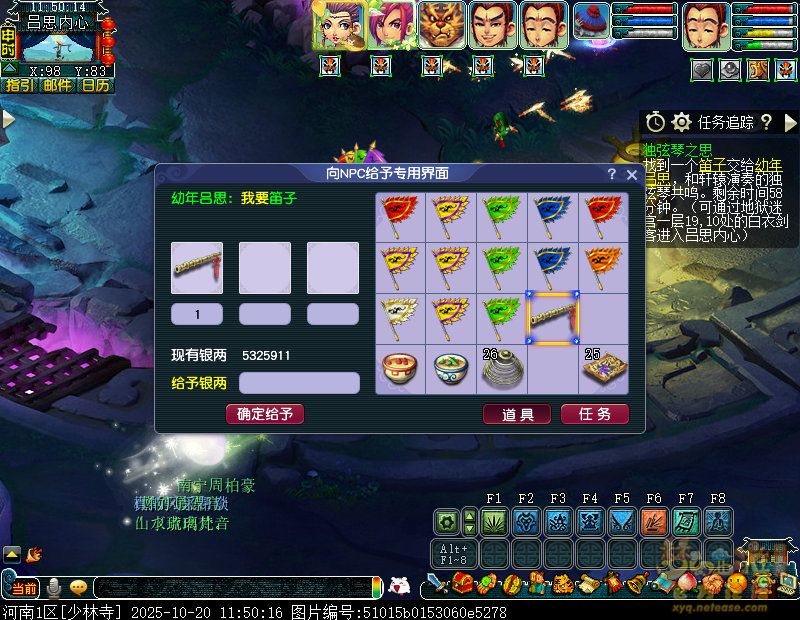
Task: Select the map scroll stack of 25
Action: (604, 369)
